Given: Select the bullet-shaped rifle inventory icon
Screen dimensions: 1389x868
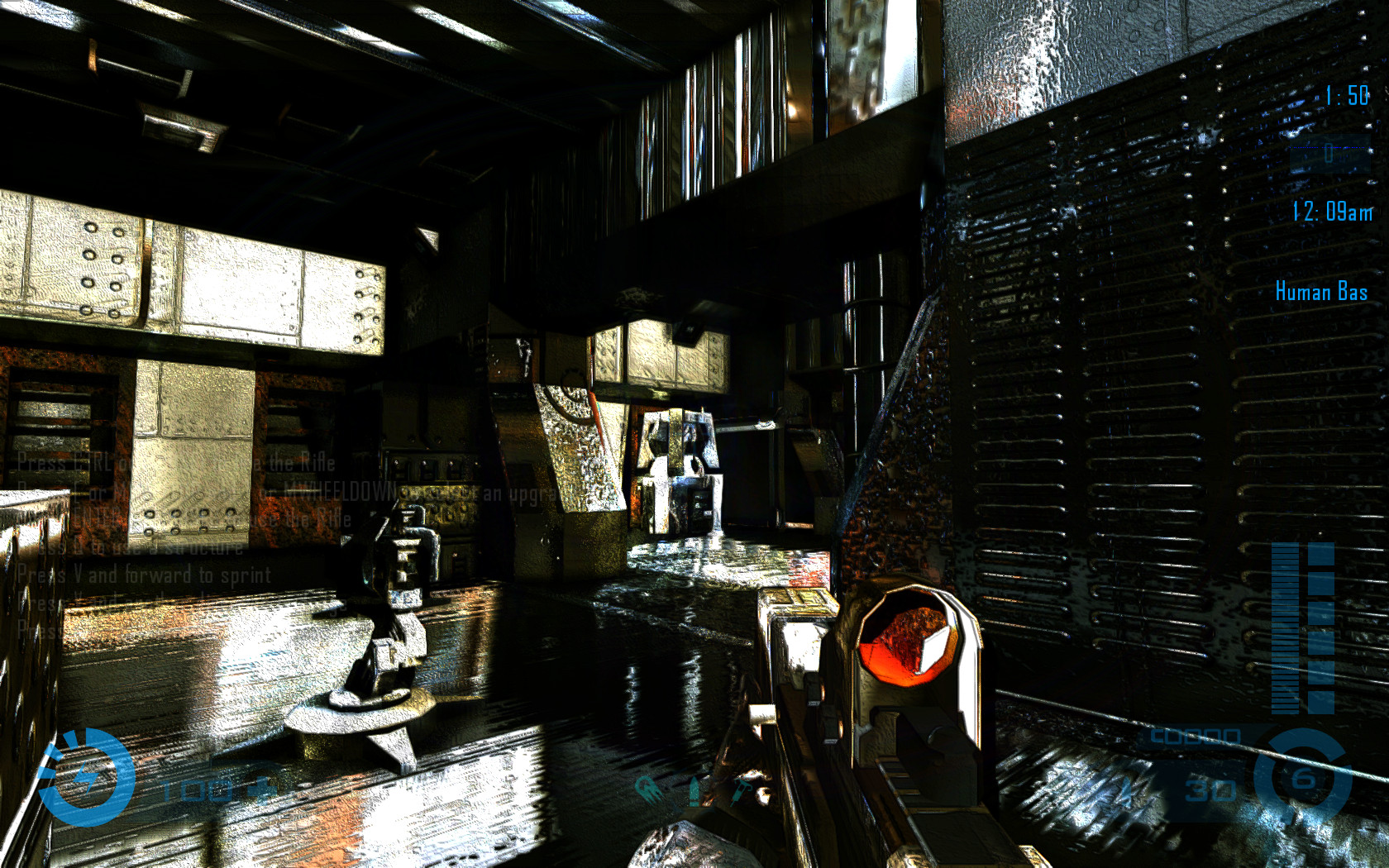Looking at the screenshot, I should pos(694,791).
